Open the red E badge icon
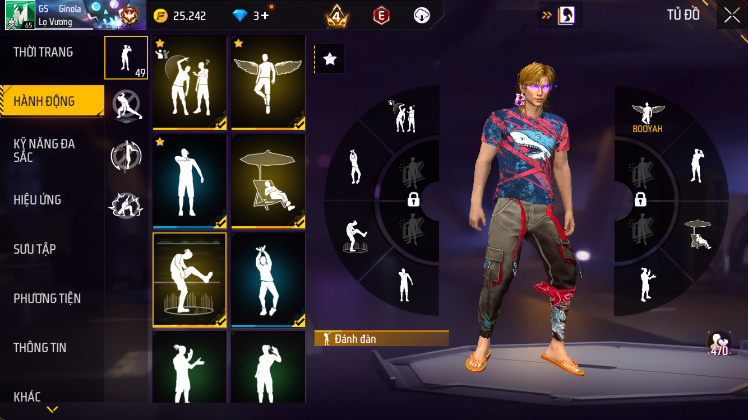The width and height of the screenshot is (748, 420). (380, 15)
